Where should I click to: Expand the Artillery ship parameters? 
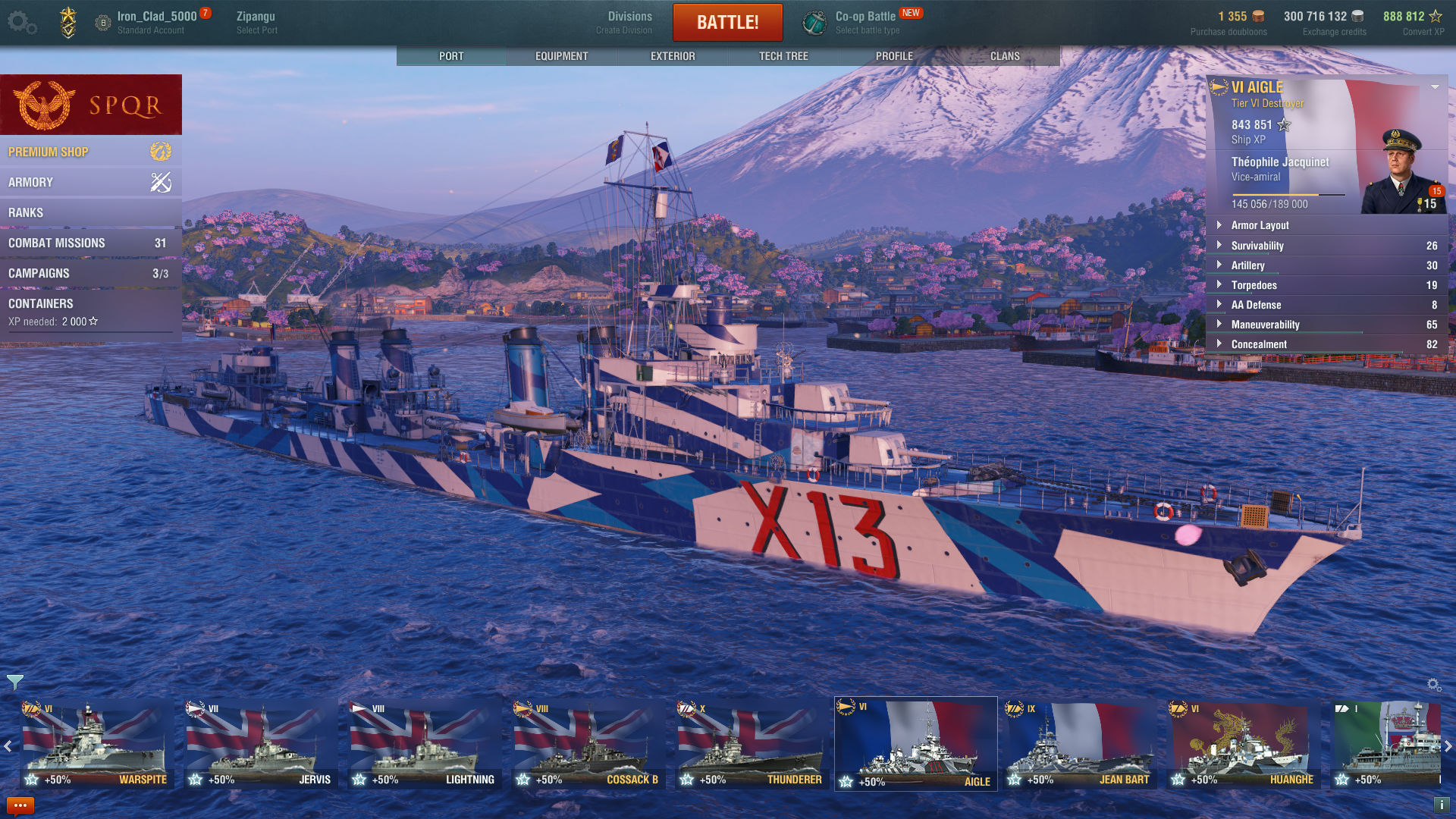(1247, 265)
